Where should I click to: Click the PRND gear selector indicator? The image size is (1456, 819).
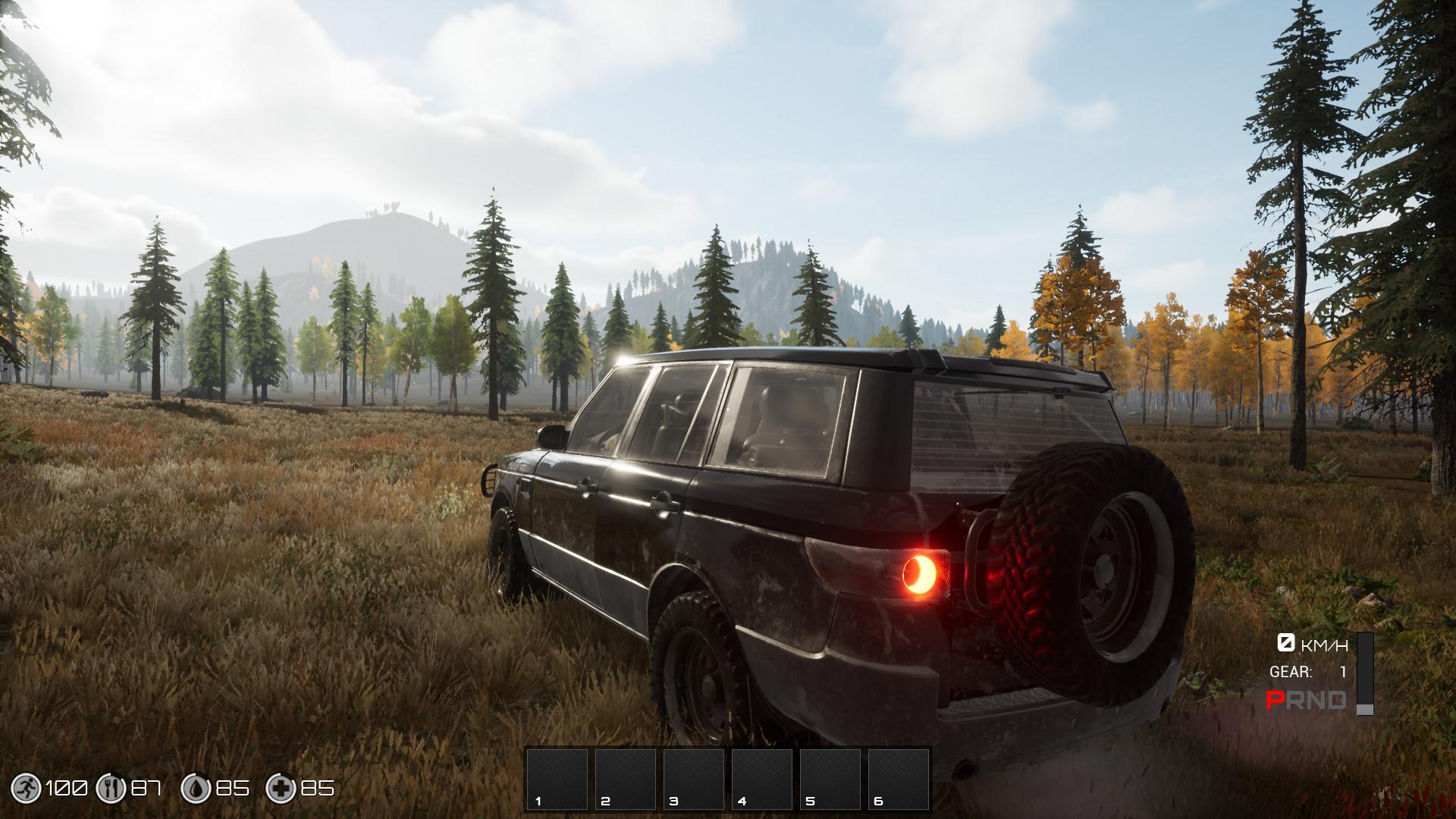[x=1306, y=700]
